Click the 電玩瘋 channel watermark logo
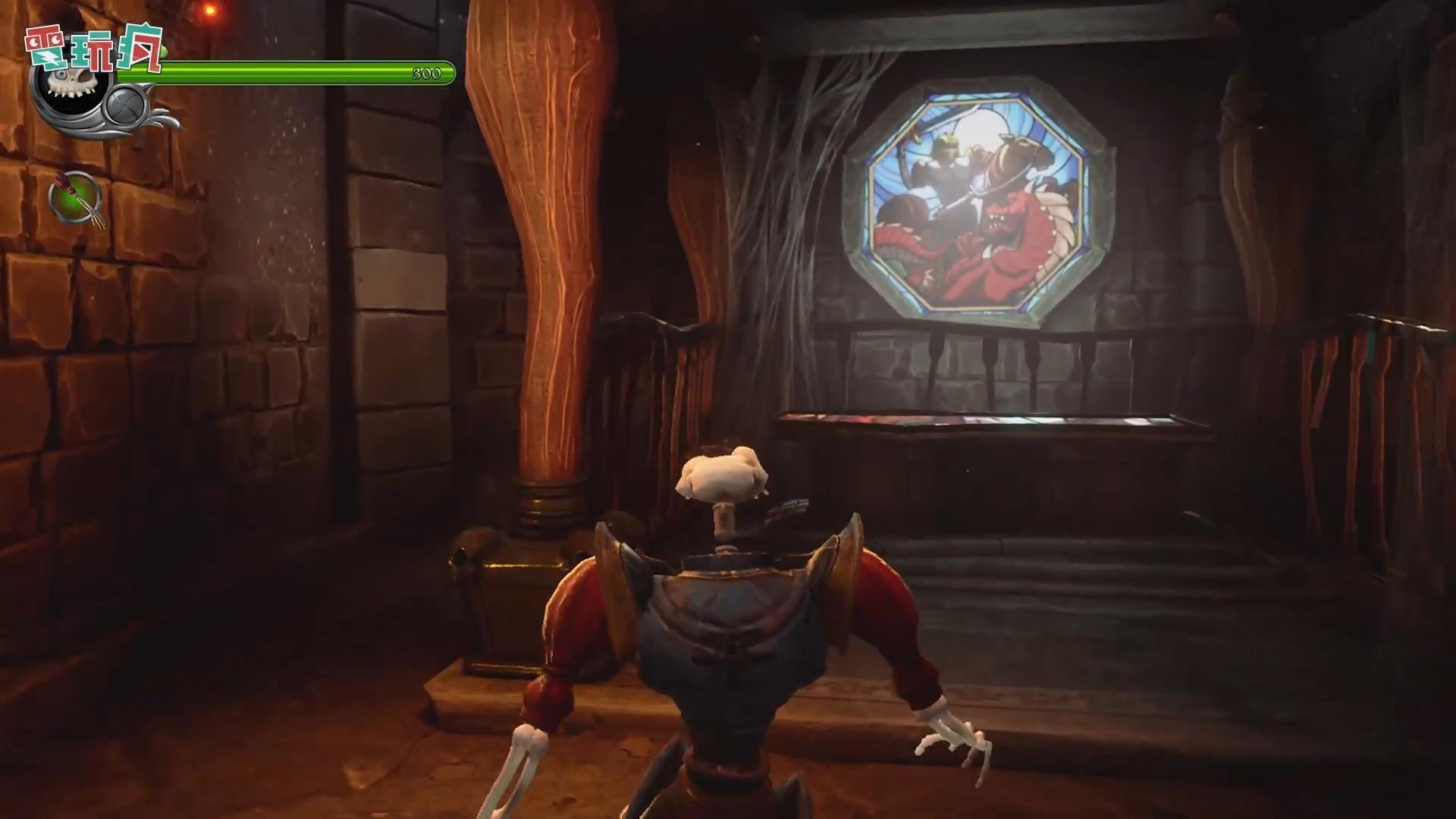 tap(95, 47)
